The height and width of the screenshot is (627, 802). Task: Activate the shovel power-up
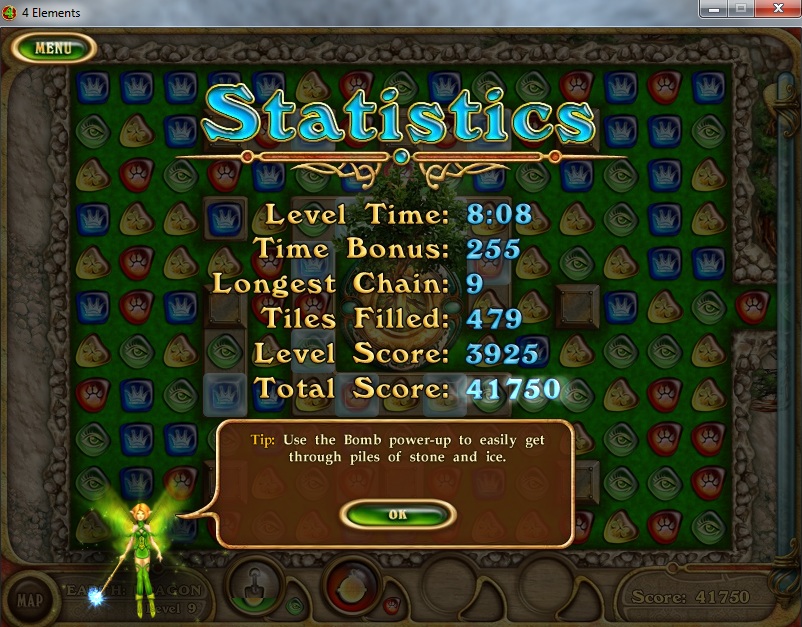coord(255,585)
